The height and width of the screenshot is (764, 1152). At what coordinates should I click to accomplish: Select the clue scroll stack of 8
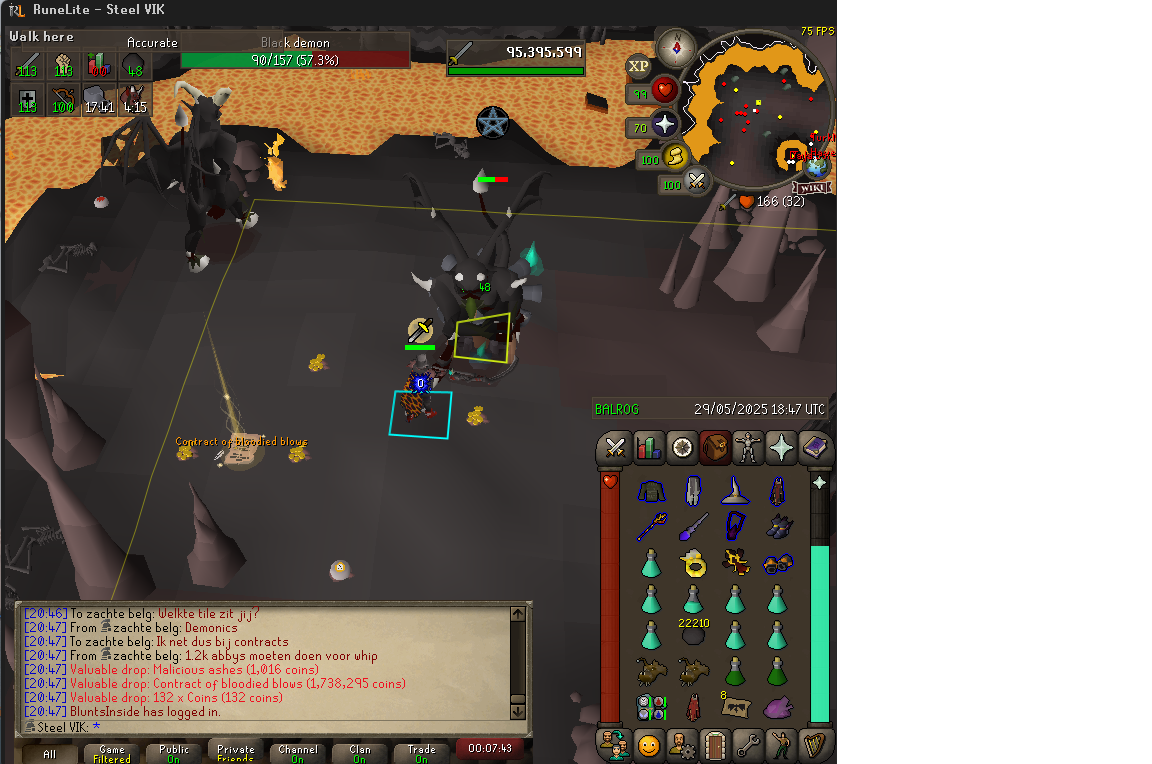[x=735, y=706]
